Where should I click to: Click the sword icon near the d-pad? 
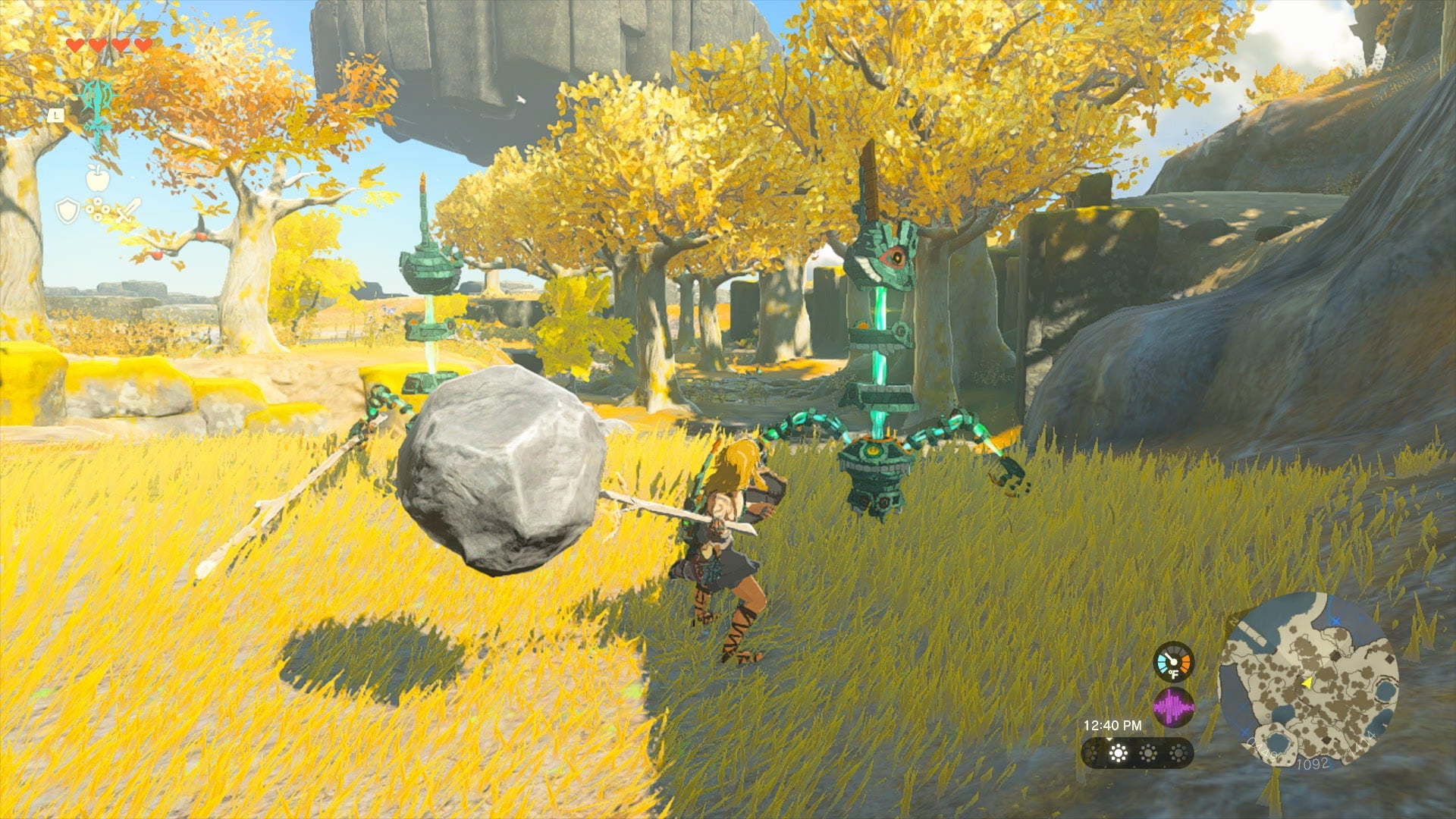(x=127, y=211)
